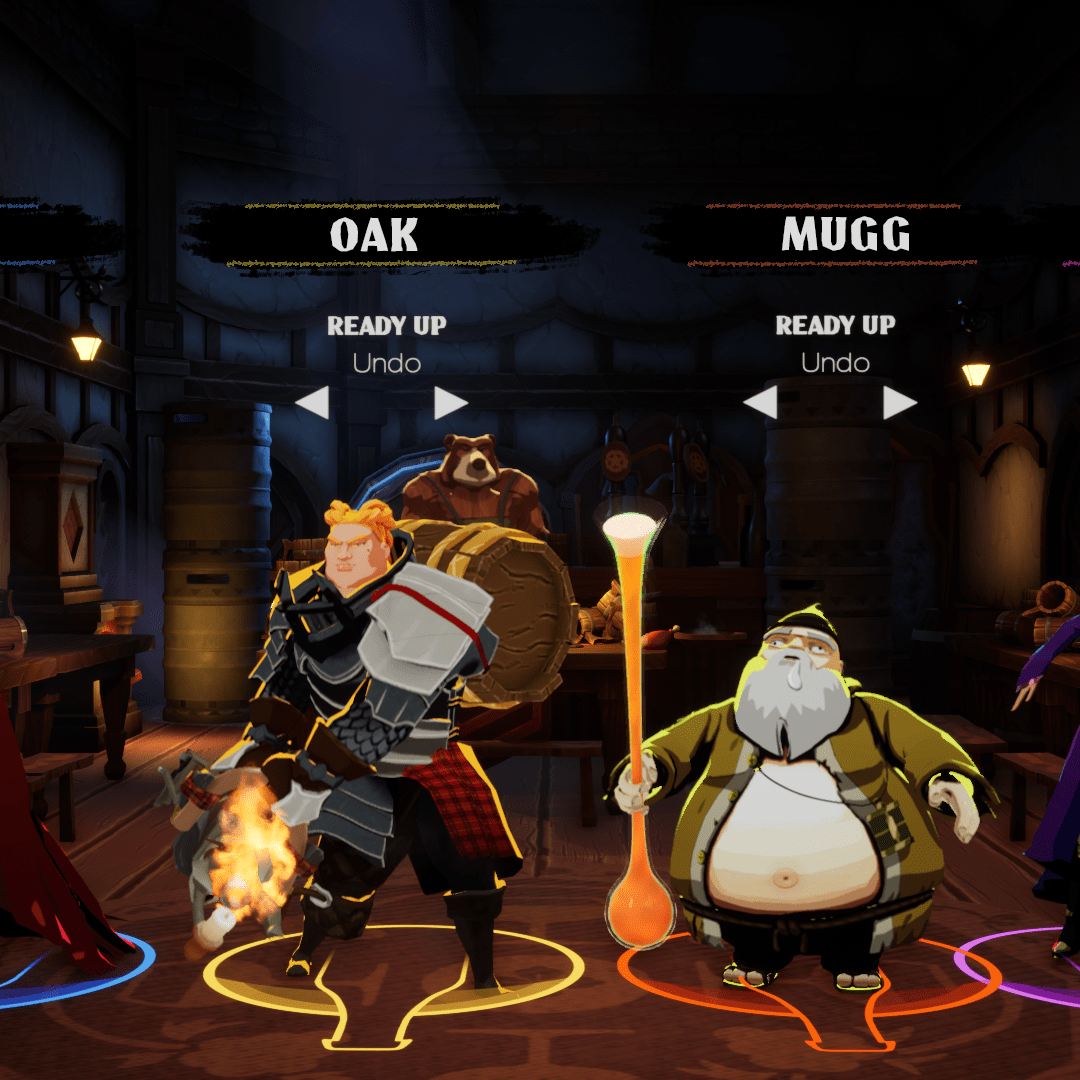Cycle Oak's character with the right arrow
This screenshot has height=1080, width=1080.
coord(451,404)
